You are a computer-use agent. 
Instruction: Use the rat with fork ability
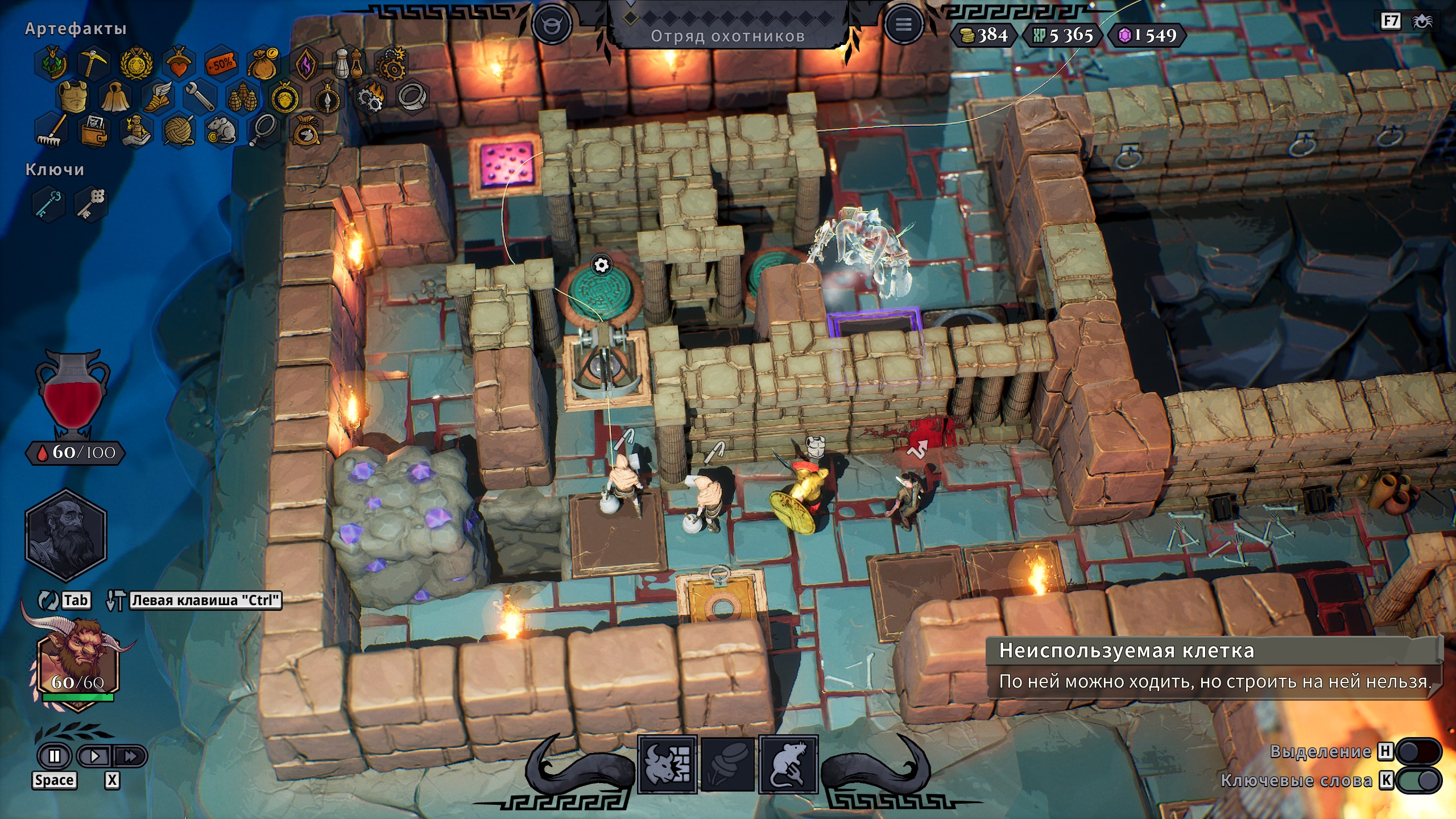point(788,764)
